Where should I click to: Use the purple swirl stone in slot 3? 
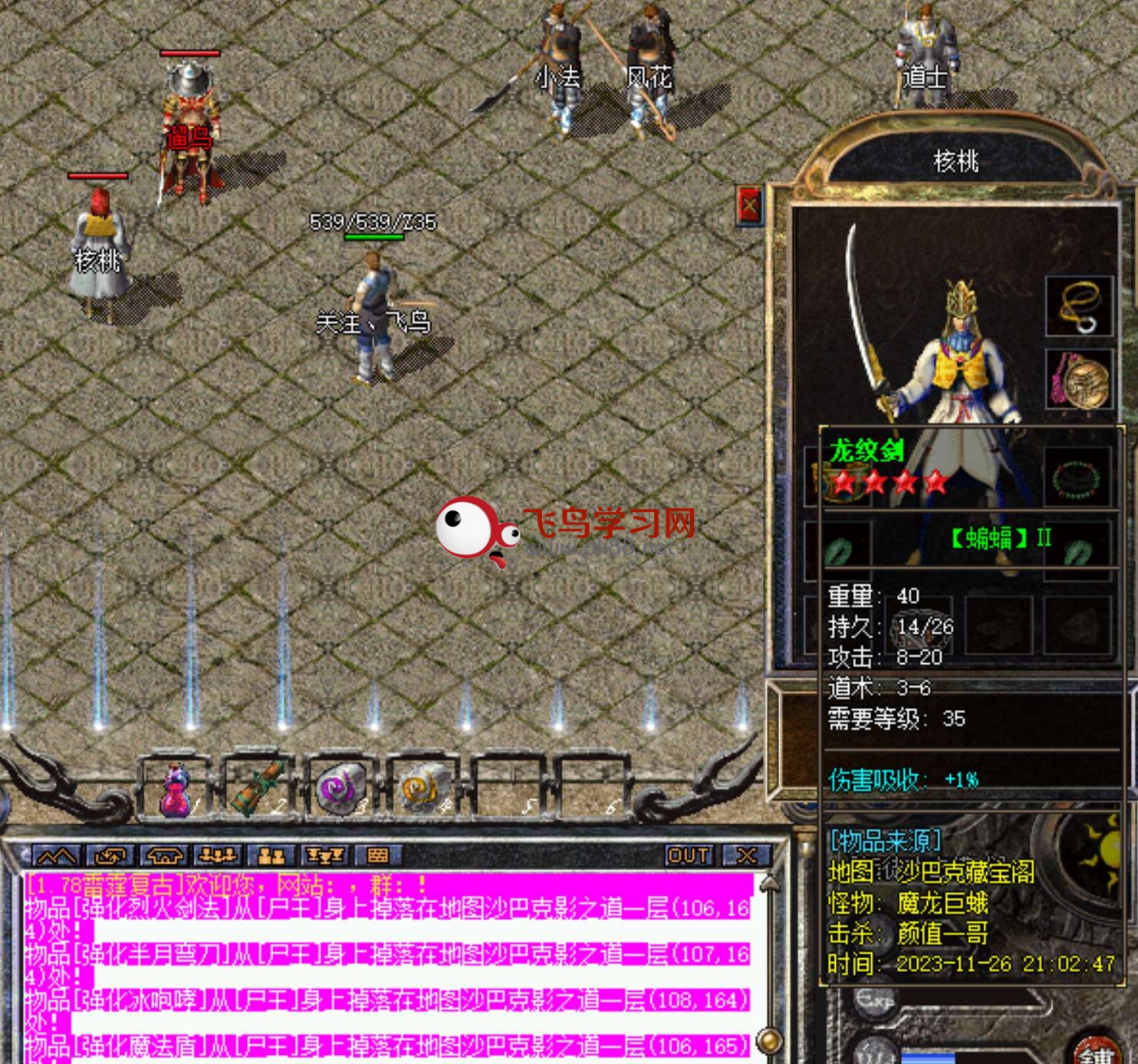click(340, 789)
